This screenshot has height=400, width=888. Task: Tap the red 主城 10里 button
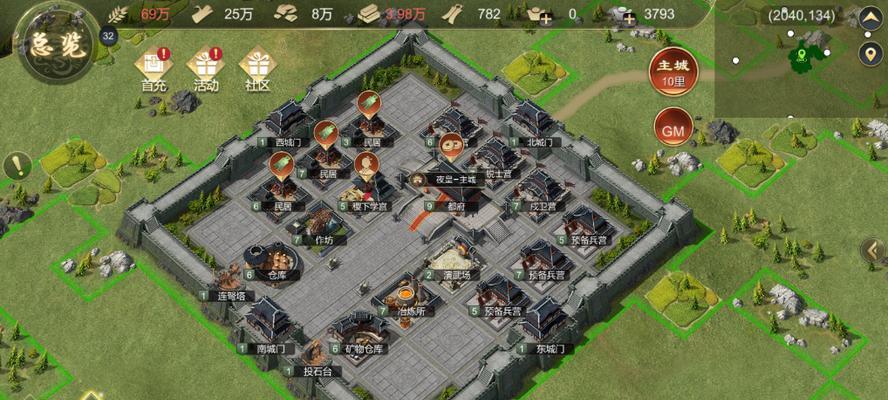click(x=672, y=69)
